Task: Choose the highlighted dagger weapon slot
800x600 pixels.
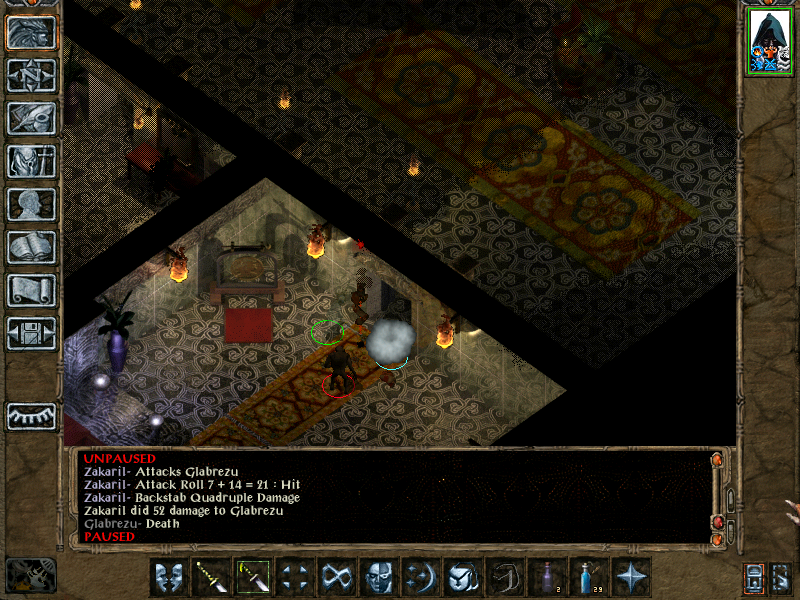Action: click(253, 577)
